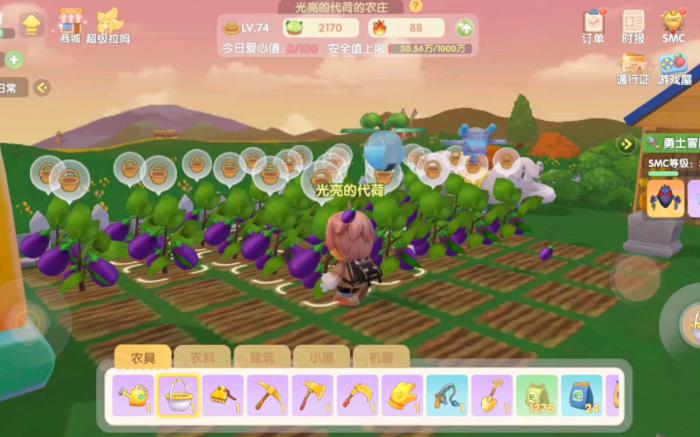Open the 商城 shop

pos(69,25)
